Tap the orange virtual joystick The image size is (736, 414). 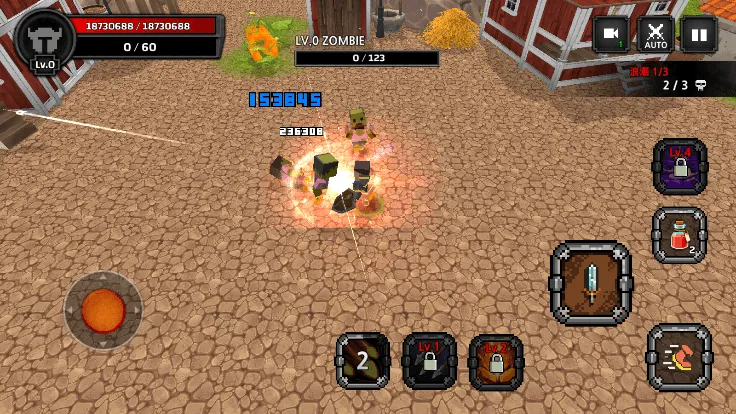103,310
